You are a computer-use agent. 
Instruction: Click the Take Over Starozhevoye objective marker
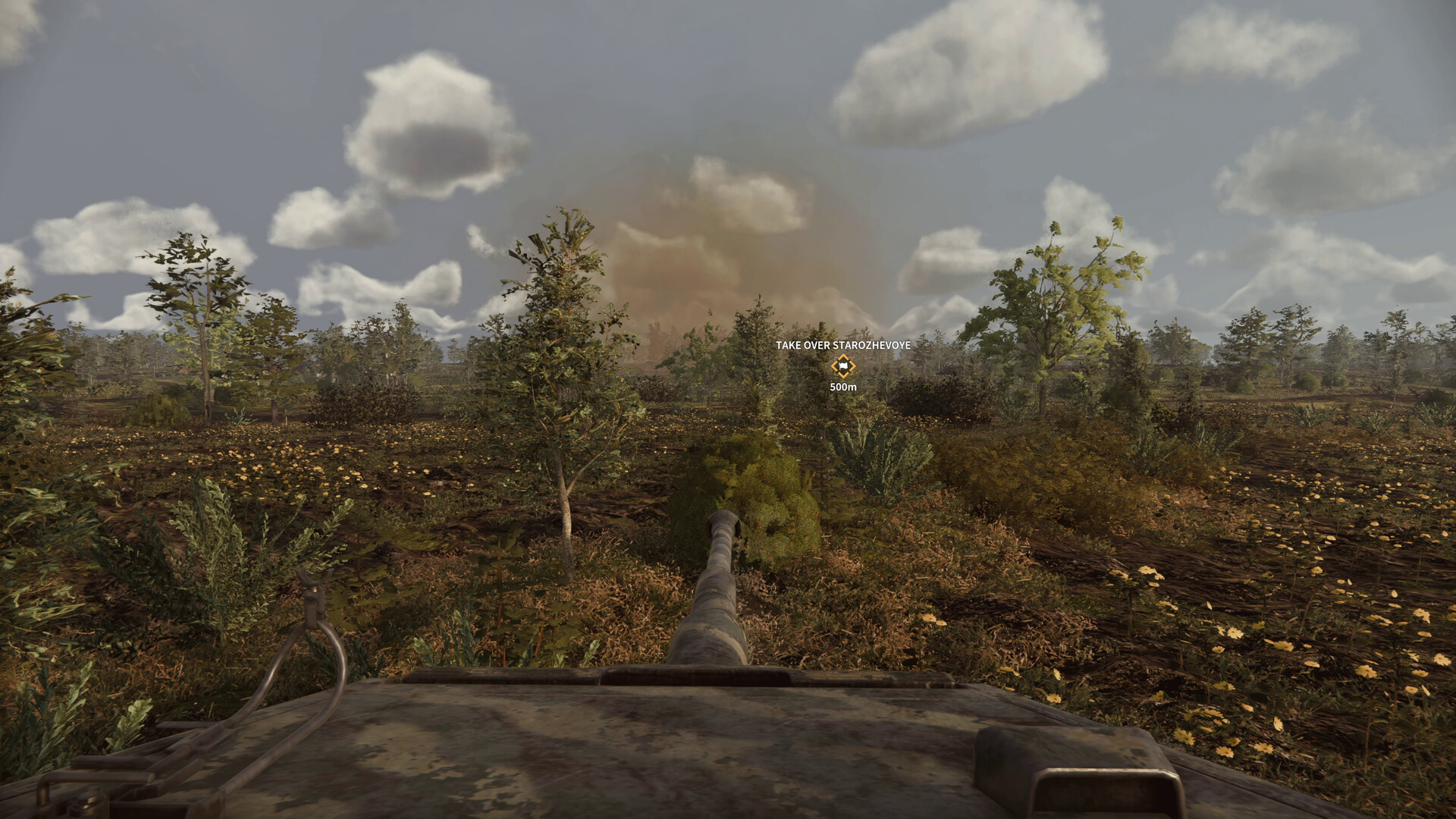(x=843, y=367)
